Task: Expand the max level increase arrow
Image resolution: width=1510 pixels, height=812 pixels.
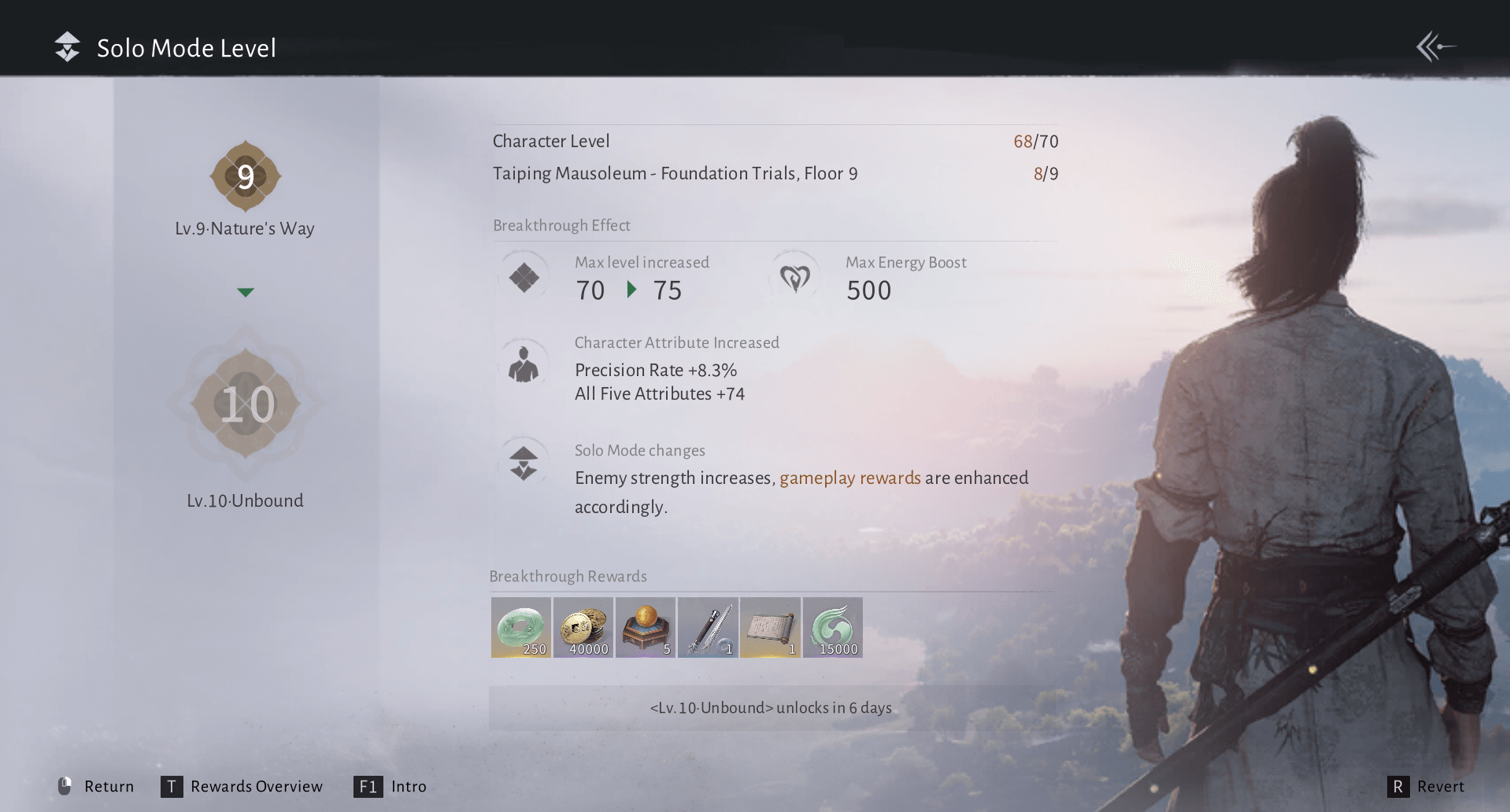Action: tap(631, 290)
